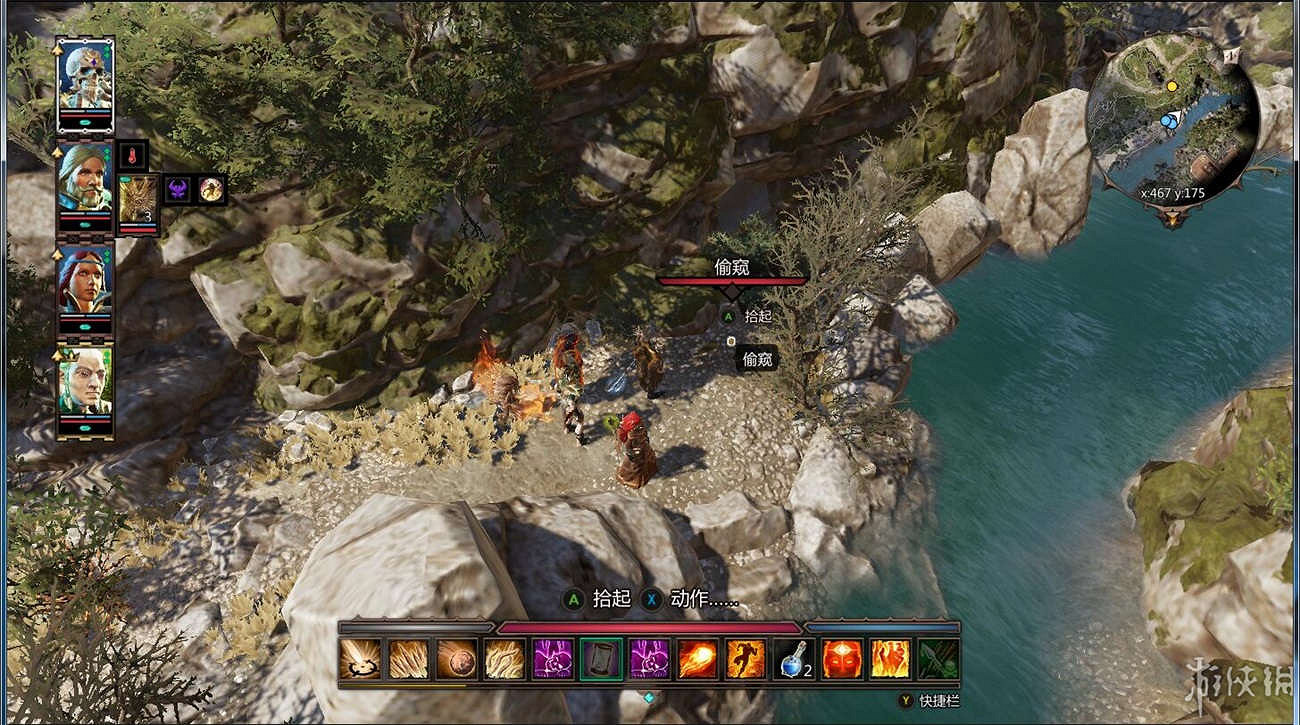Select the bearded man party portrait
Screen dimensions: 1300x725
85,178
